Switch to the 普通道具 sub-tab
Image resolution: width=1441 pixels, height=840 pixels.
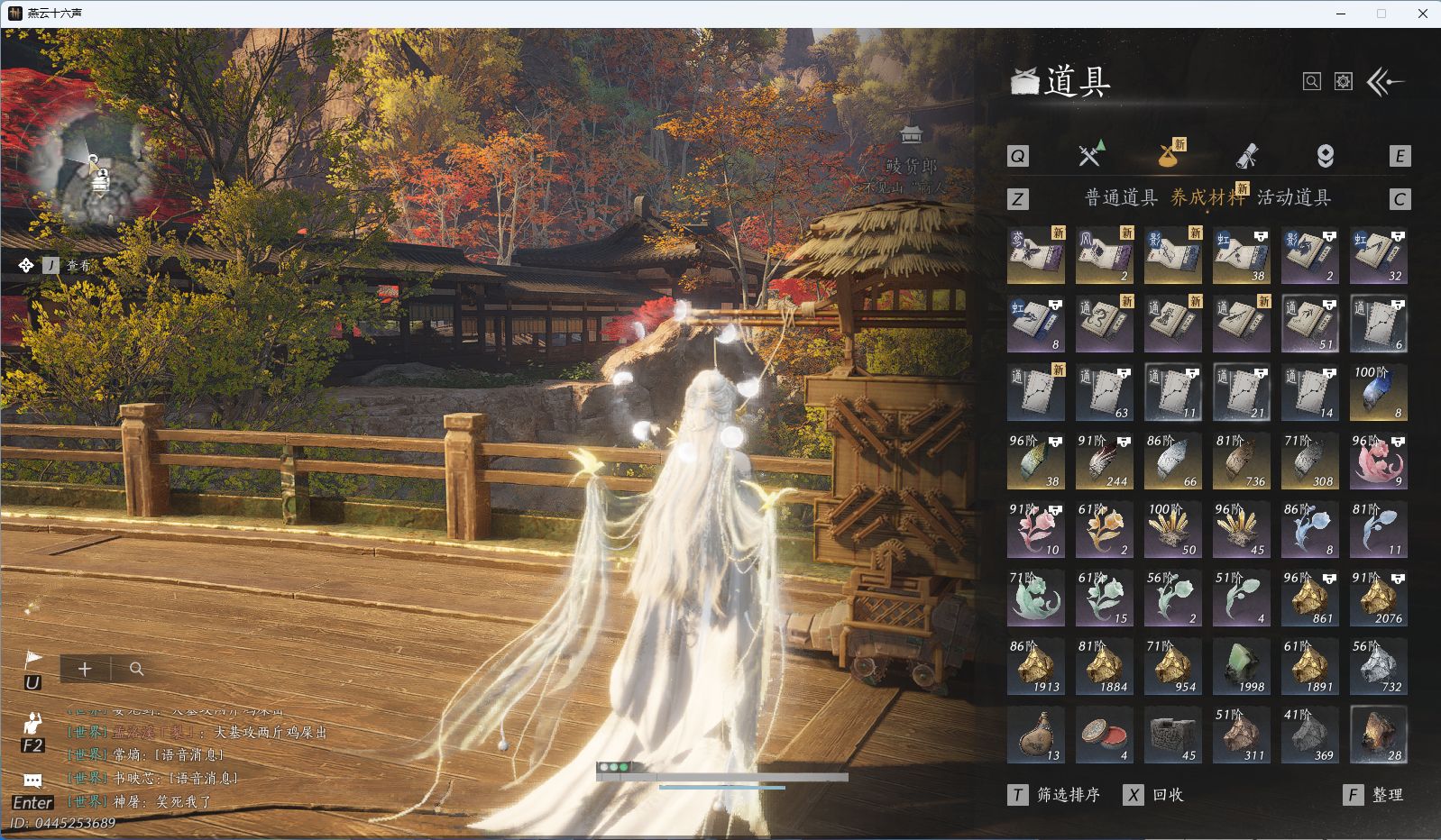1120,198
